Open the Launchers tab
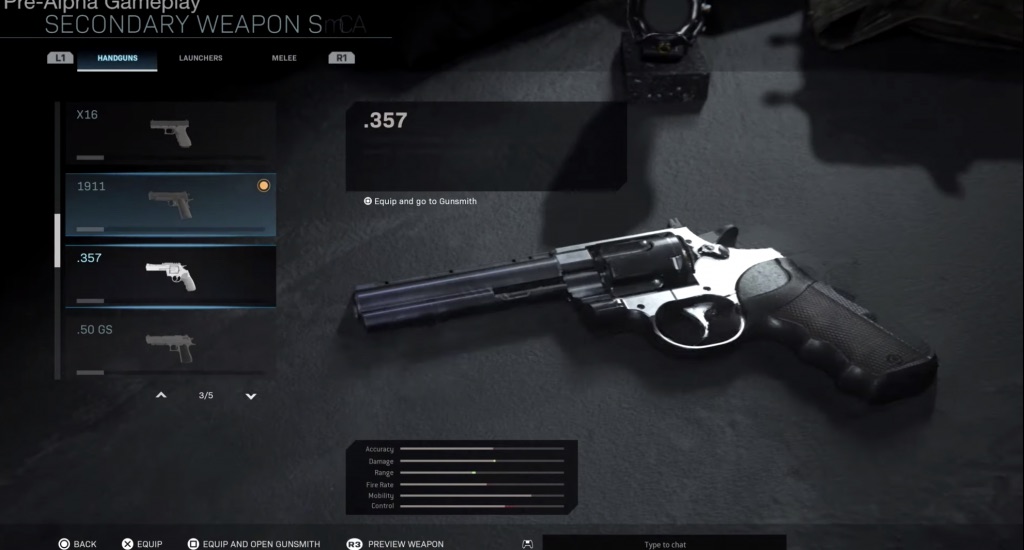This screenshot has height=550, width=1024. (200, 58)
